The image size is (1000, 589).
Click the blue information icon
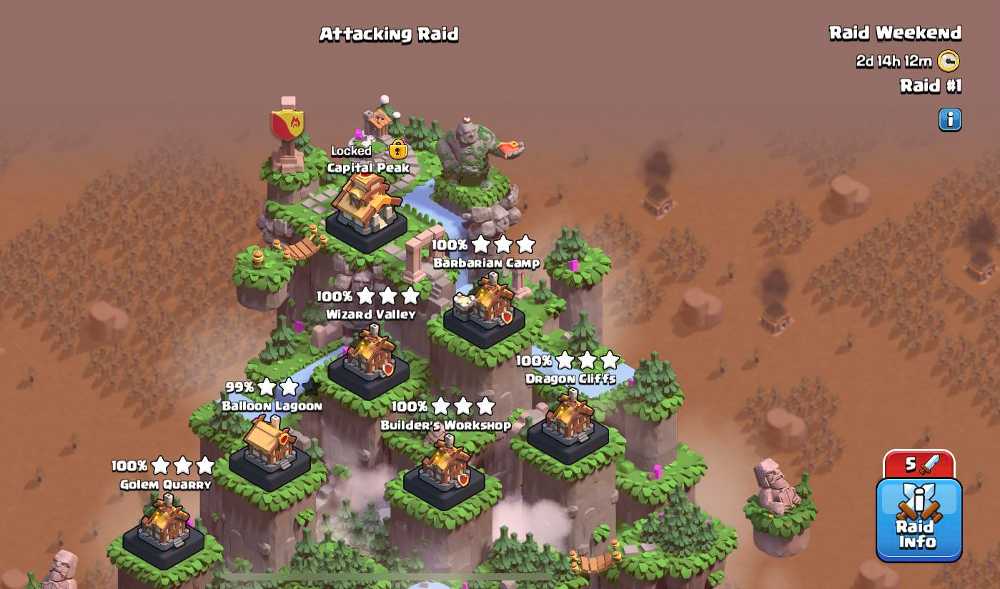coord(949,120)
